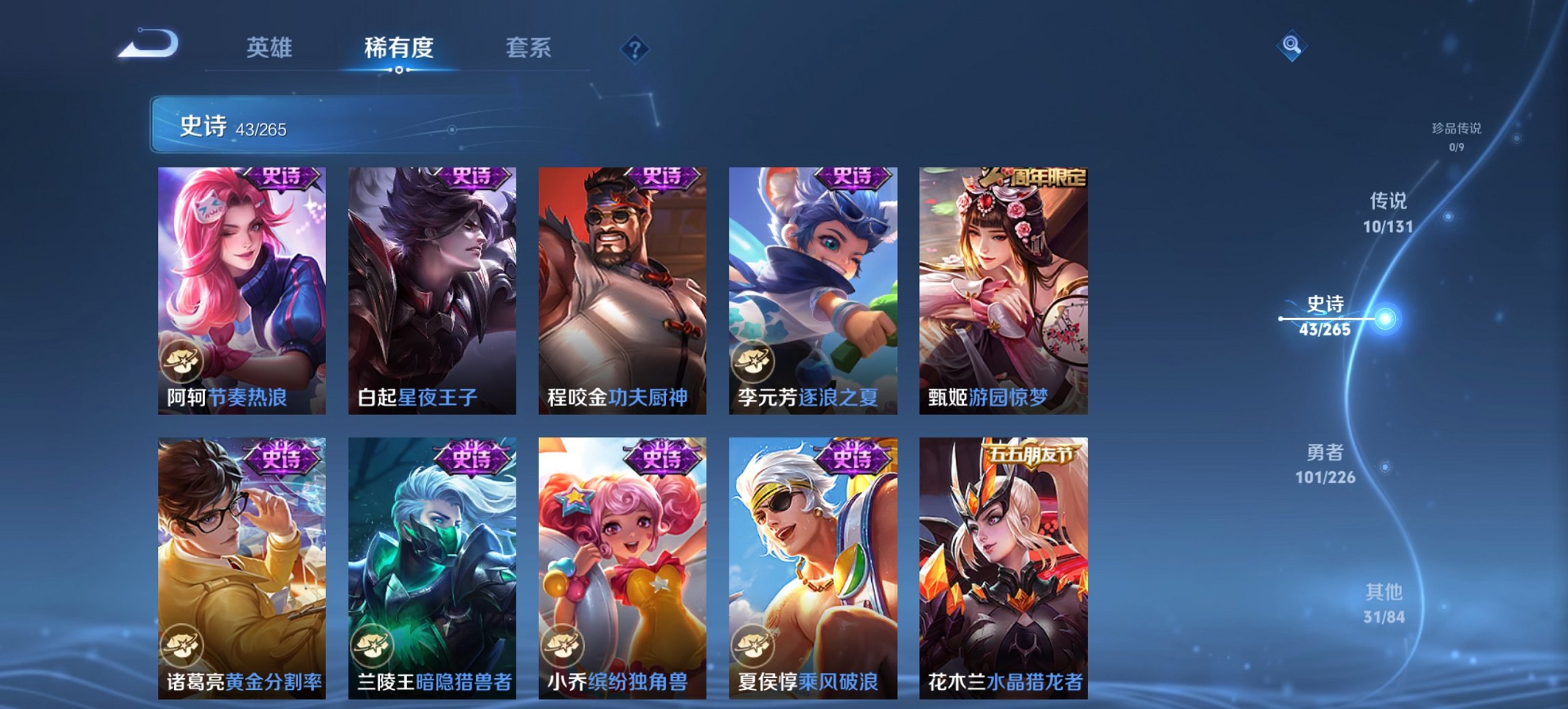The width and height of the screenshot is (1568, 709).
Task: Open the skin search magnifier icon
Action: [1290, 46]
